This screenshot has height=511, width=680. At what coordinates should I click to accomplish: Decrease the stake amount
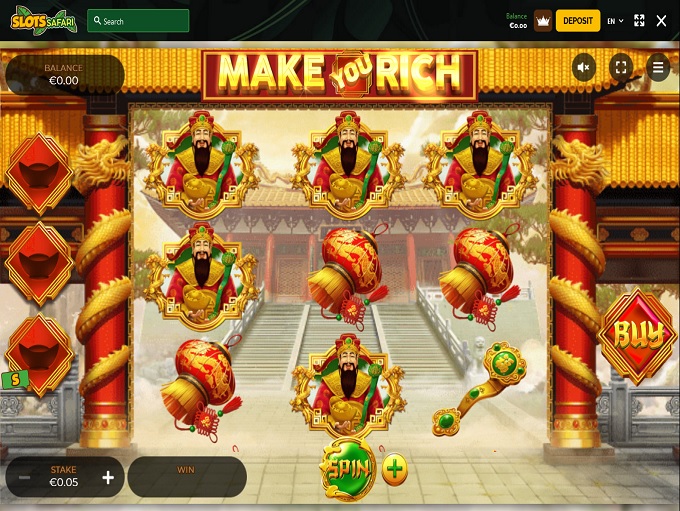pyautogui.click(x=25, y=477)
